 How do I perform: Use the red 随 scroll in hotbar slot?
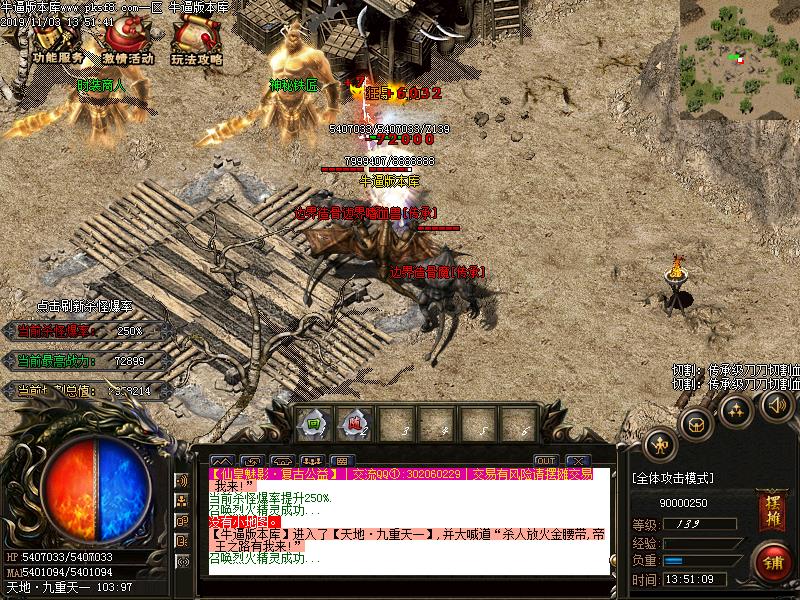(x=353, y=423)
